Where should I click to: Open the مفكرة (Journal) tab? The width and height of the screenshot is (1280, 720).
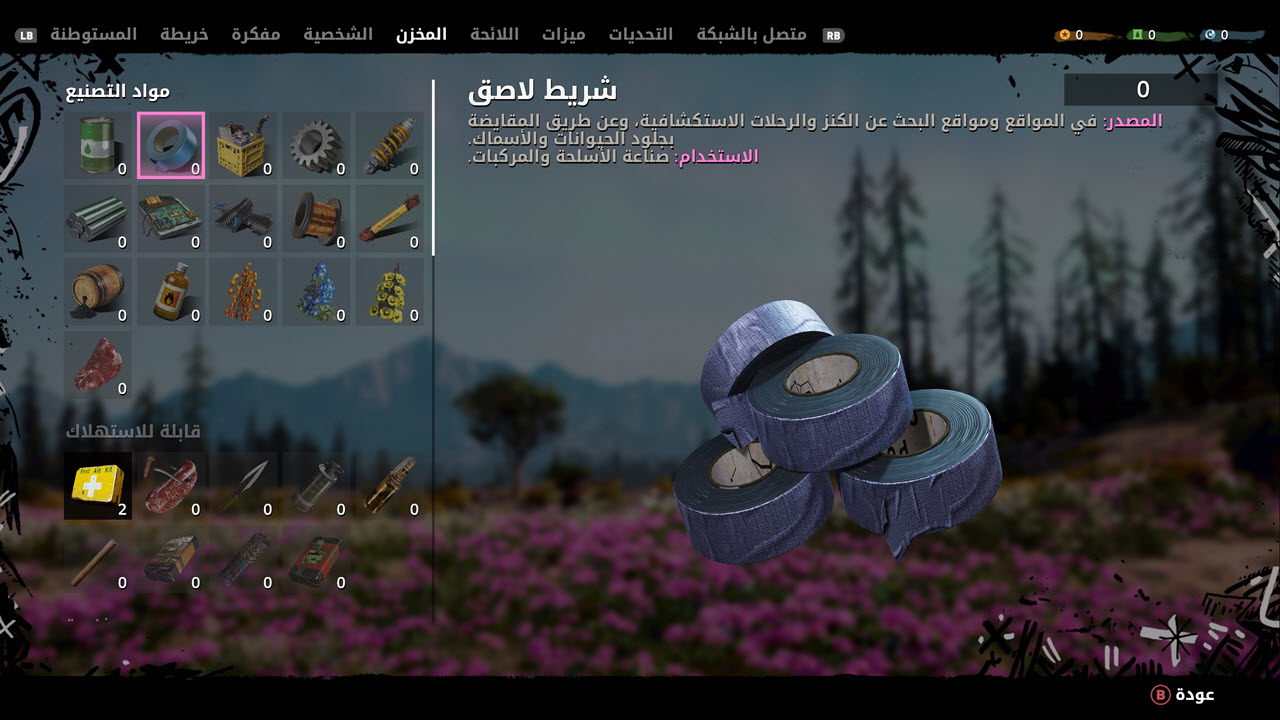256,34
